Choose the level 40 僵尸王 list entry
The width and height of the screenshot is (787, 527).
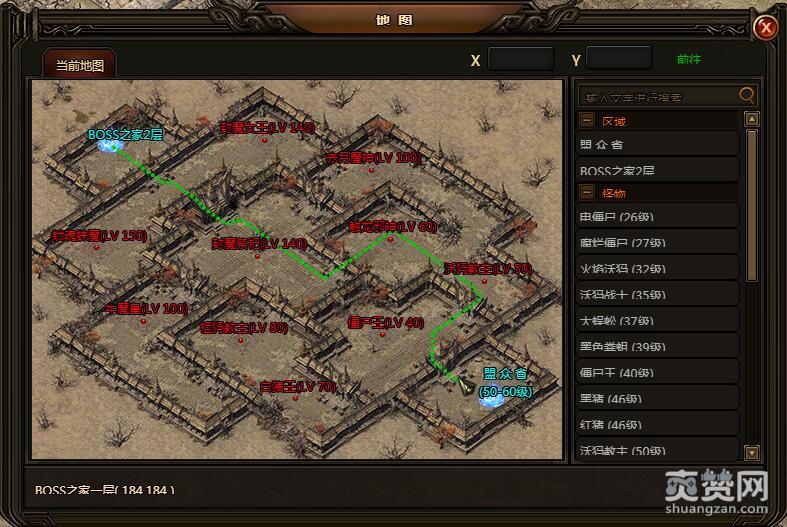658,373
